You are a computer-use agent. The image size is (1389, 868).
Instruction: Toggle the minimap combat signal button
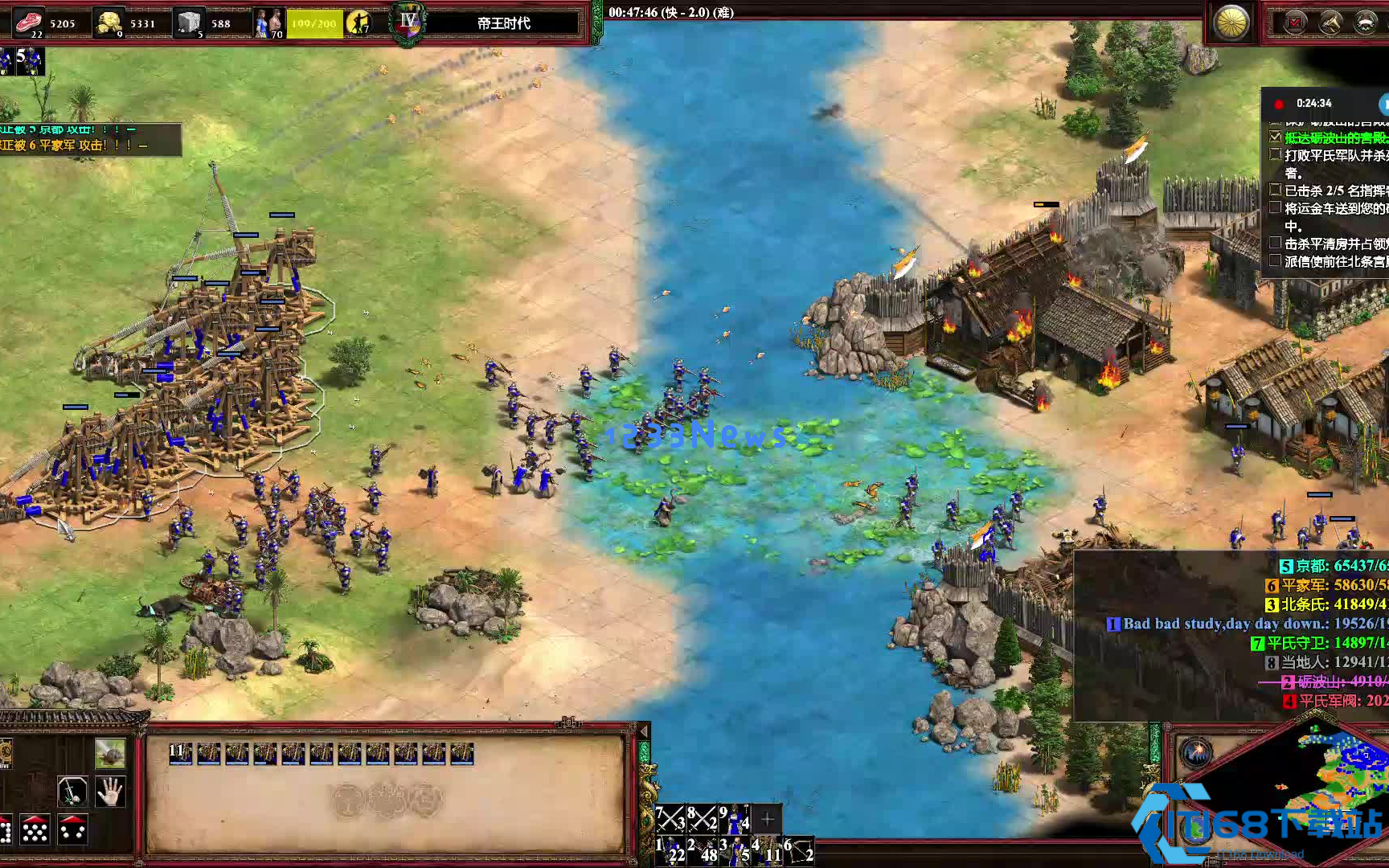click(1196, 753)
